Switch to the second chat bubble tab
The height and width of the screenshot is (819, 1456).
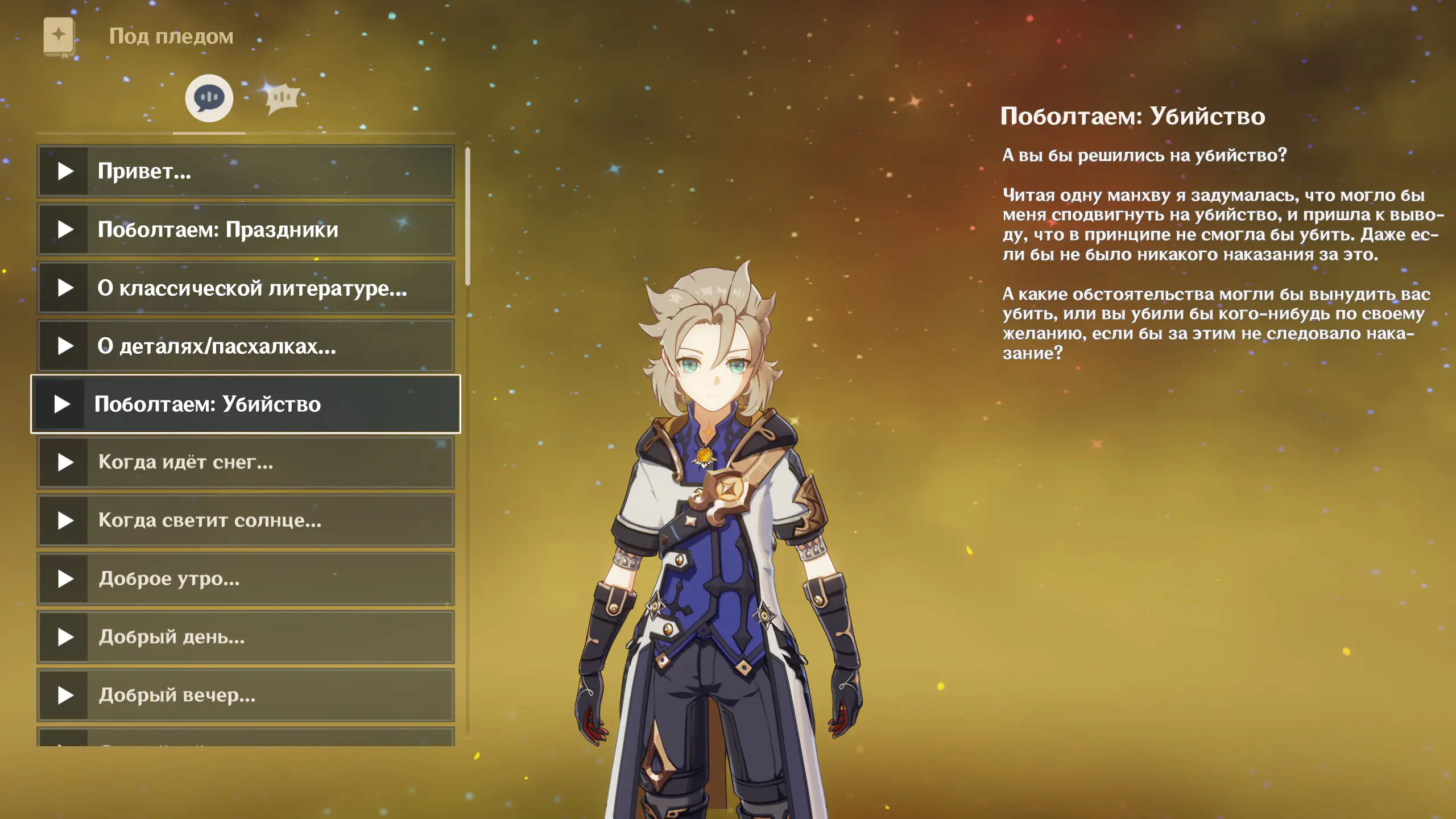point(282,98)
